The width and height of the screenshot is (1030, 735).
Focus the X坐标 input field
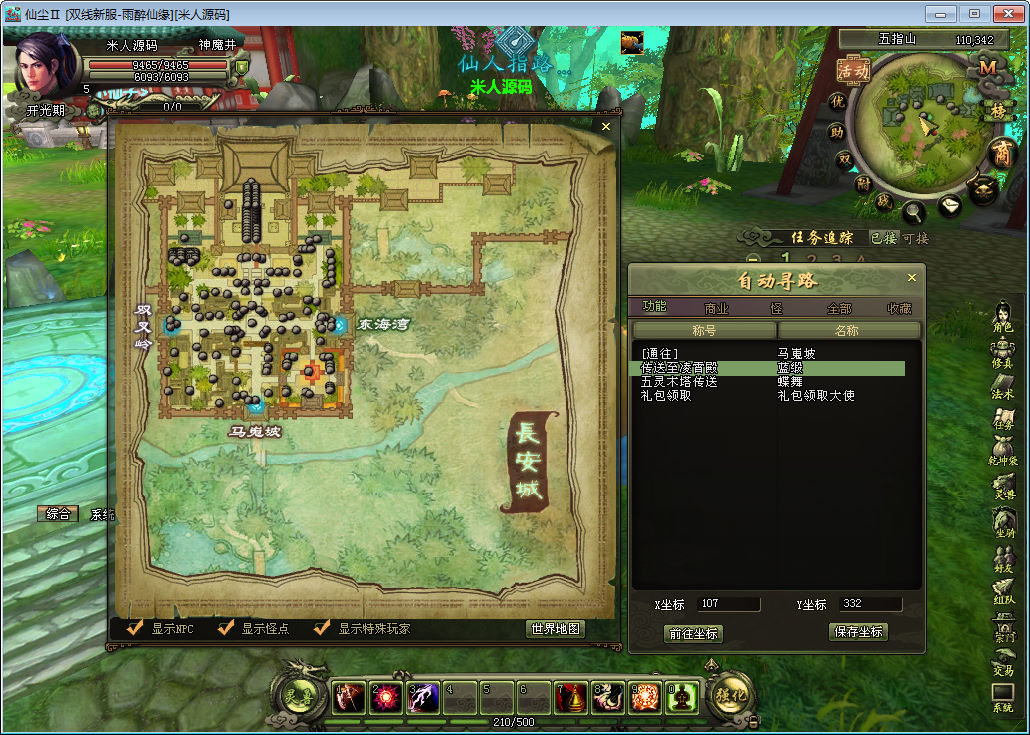[x=728, y=604]
